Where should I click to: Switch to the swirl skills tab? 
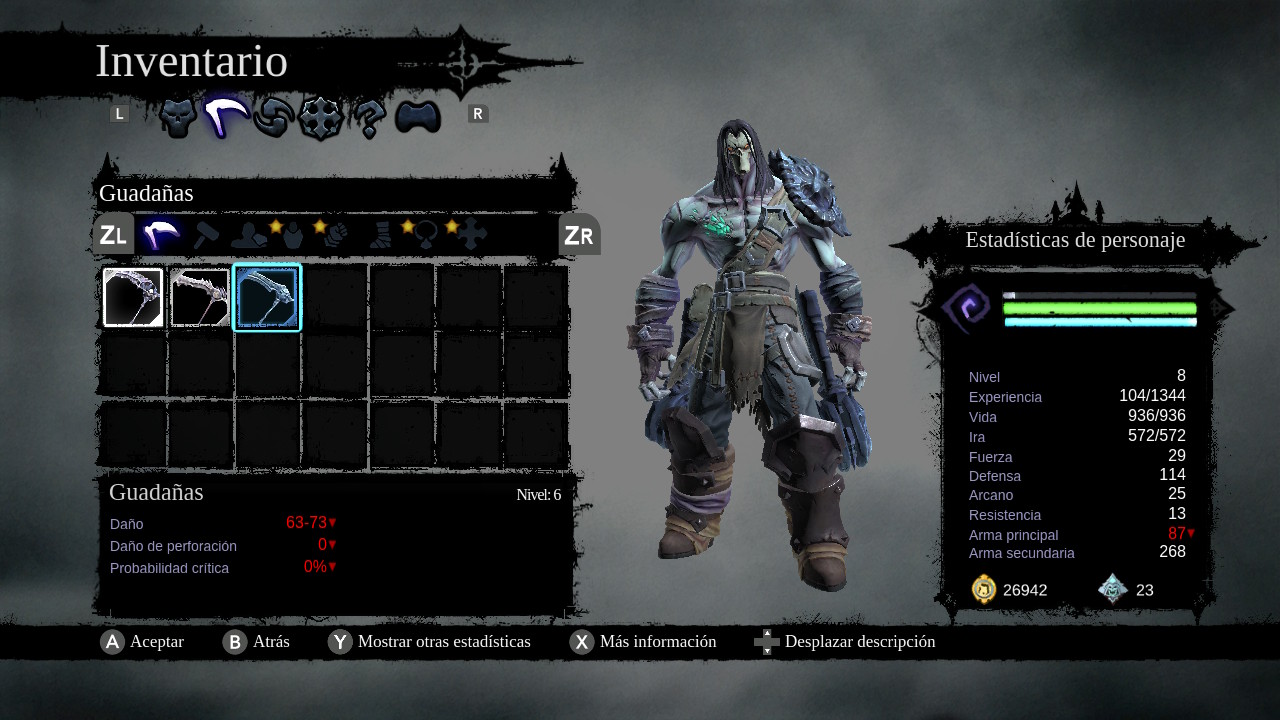tap(272, 118)
